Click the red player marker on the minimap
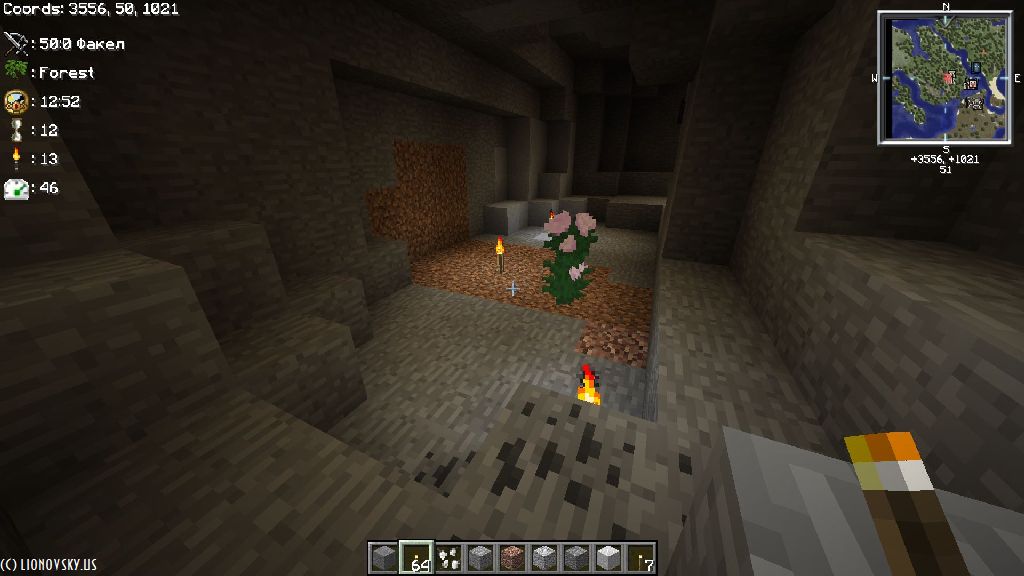The height and width of the screenshot is (576, 1024). pyautogui.click(x=948, y=77)
